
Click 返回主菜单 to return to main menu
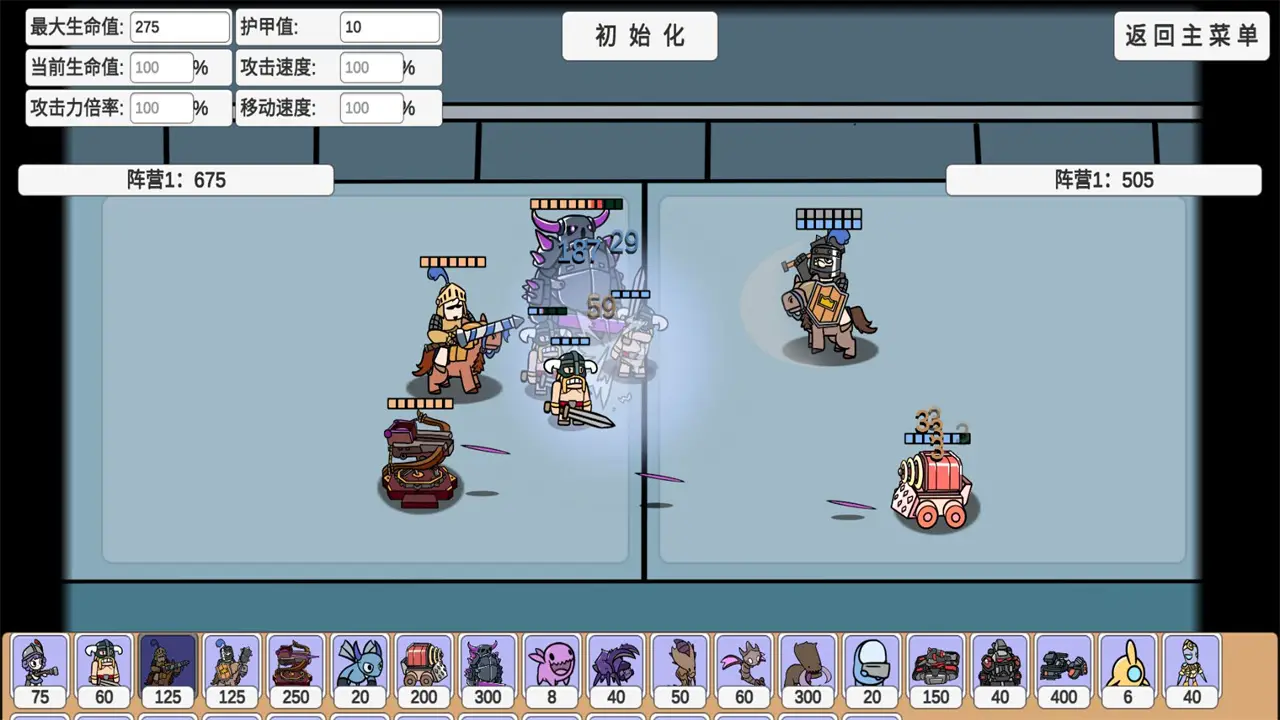tap(1191, 35)
